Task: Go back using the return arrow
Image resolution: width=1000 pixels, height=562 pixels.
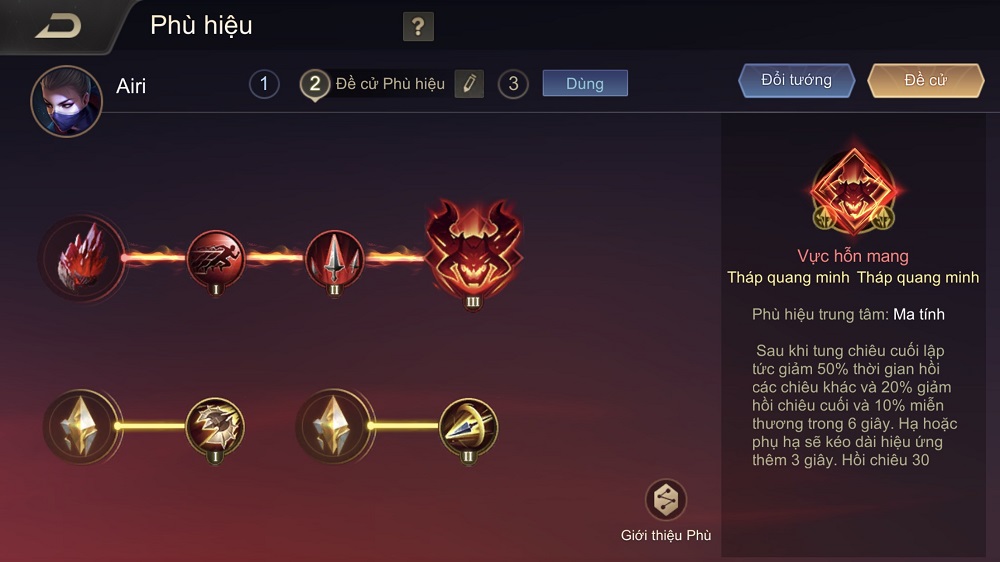Action: point(58,26)
